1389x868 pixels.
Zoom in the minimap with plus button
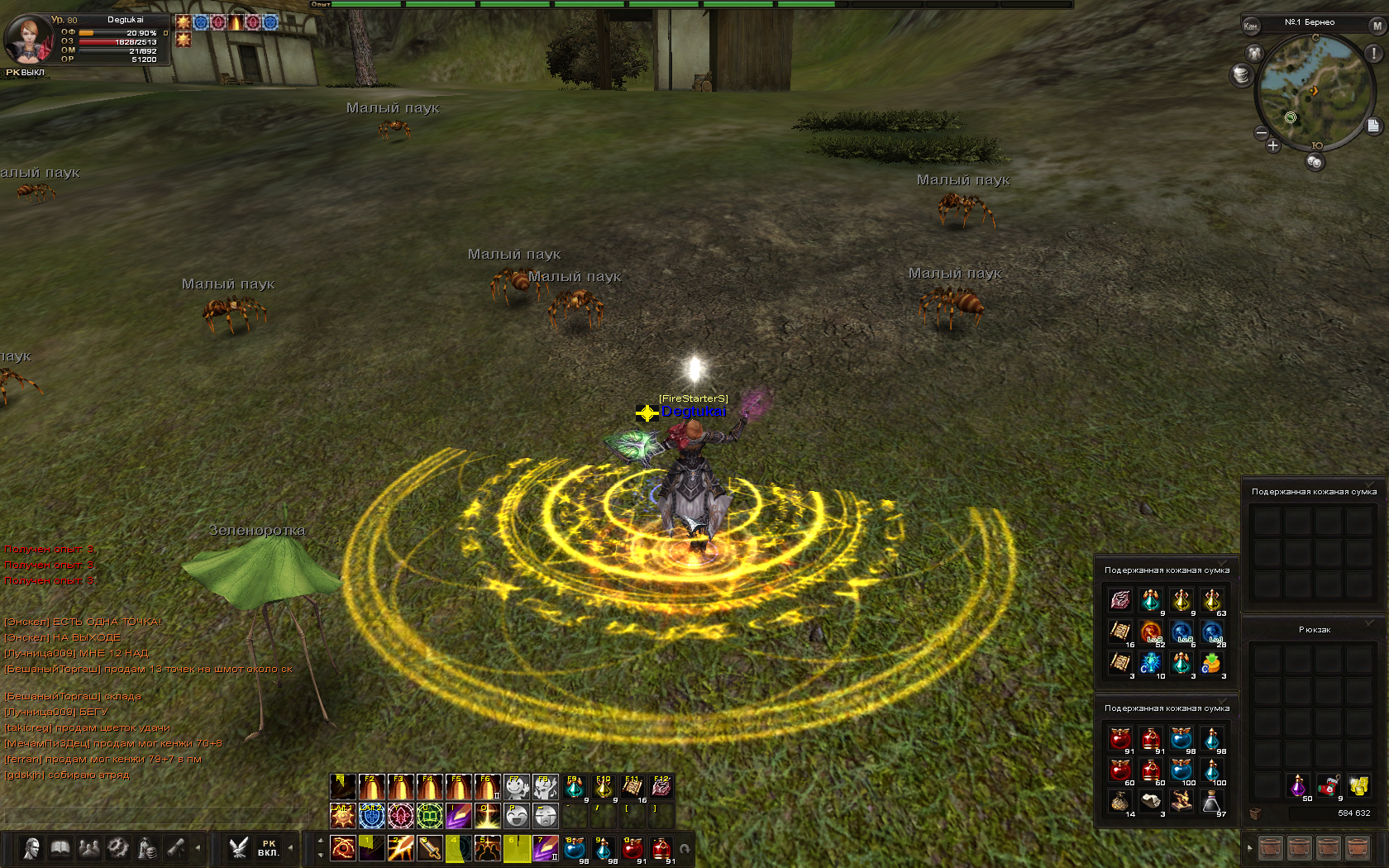(x=1273, y=145)
